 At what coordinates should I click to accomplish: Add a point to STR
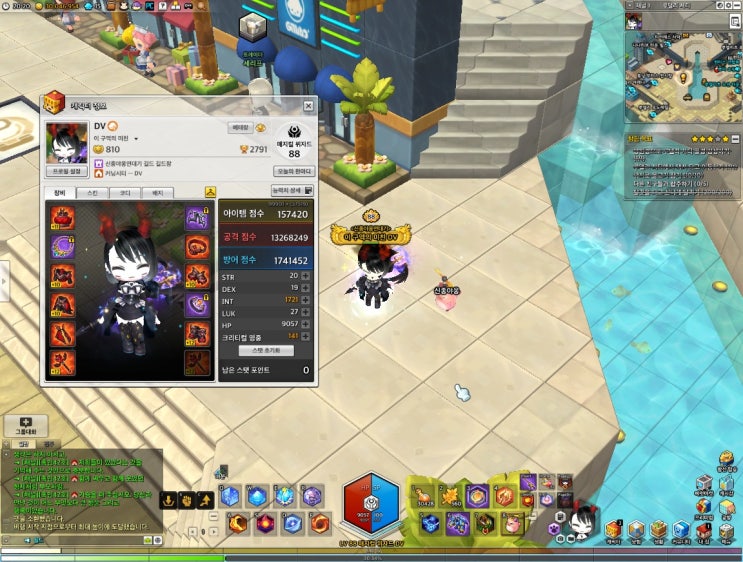point(305,275)
